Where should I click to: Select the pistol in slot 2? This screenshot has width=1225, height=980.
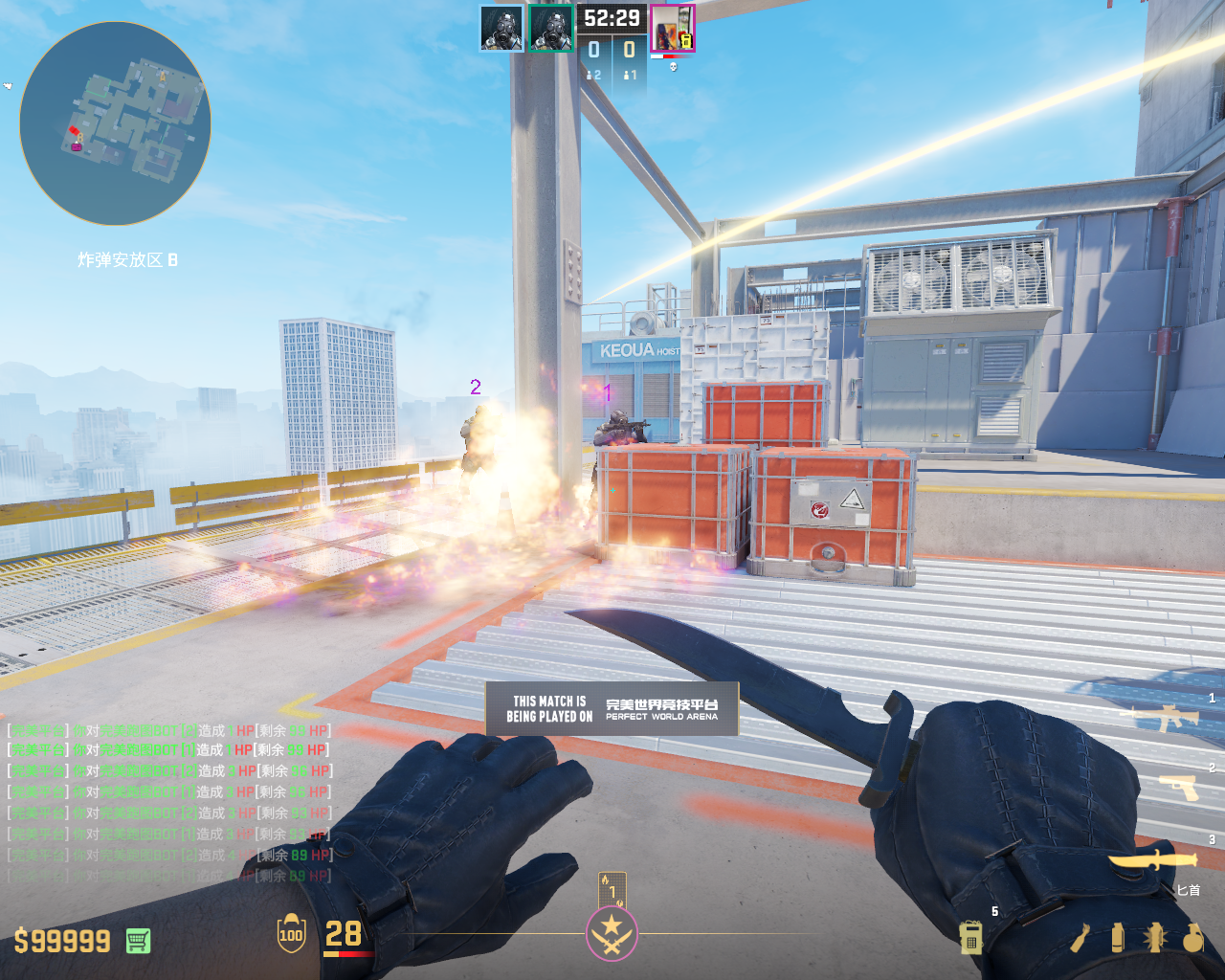[1178, 787]
